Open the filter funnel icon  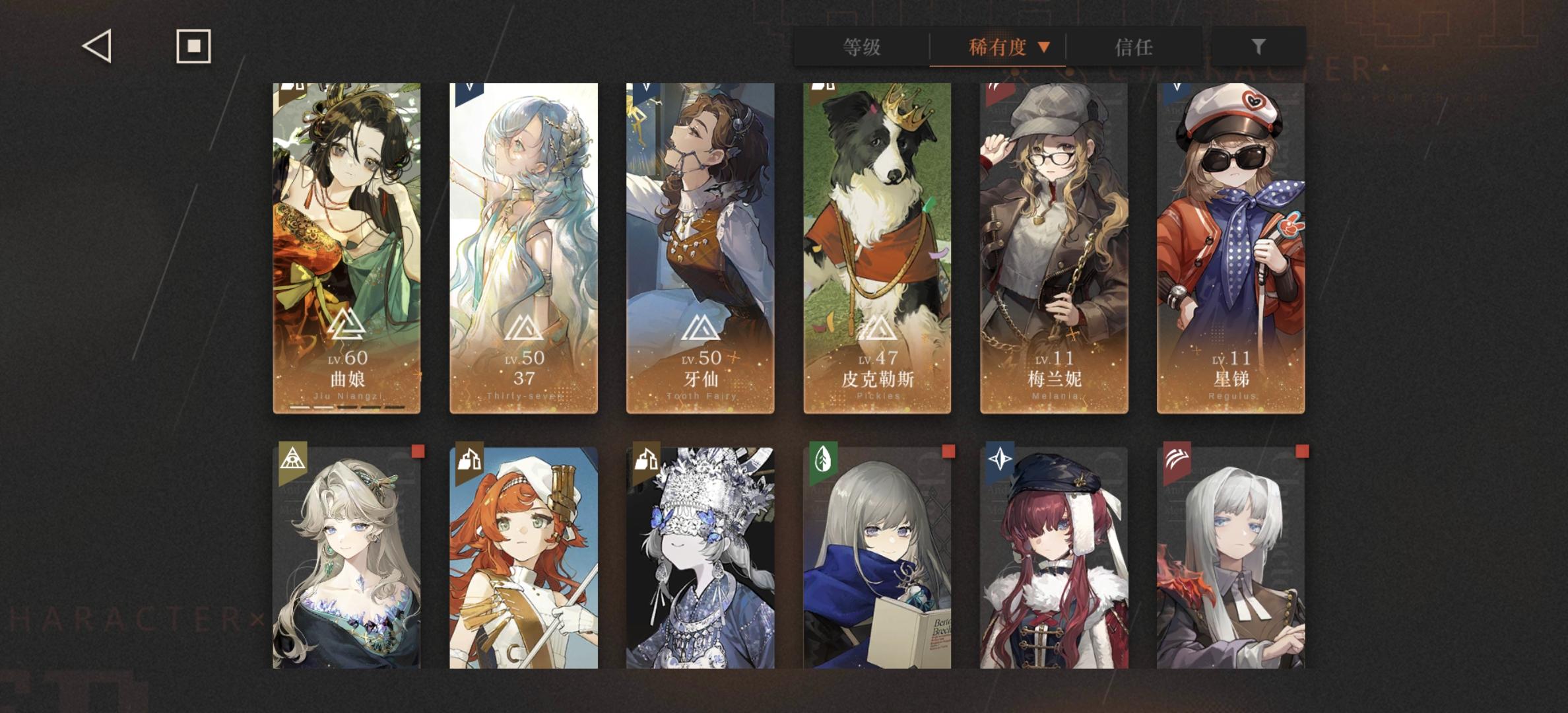click(x=1258, y=46)
